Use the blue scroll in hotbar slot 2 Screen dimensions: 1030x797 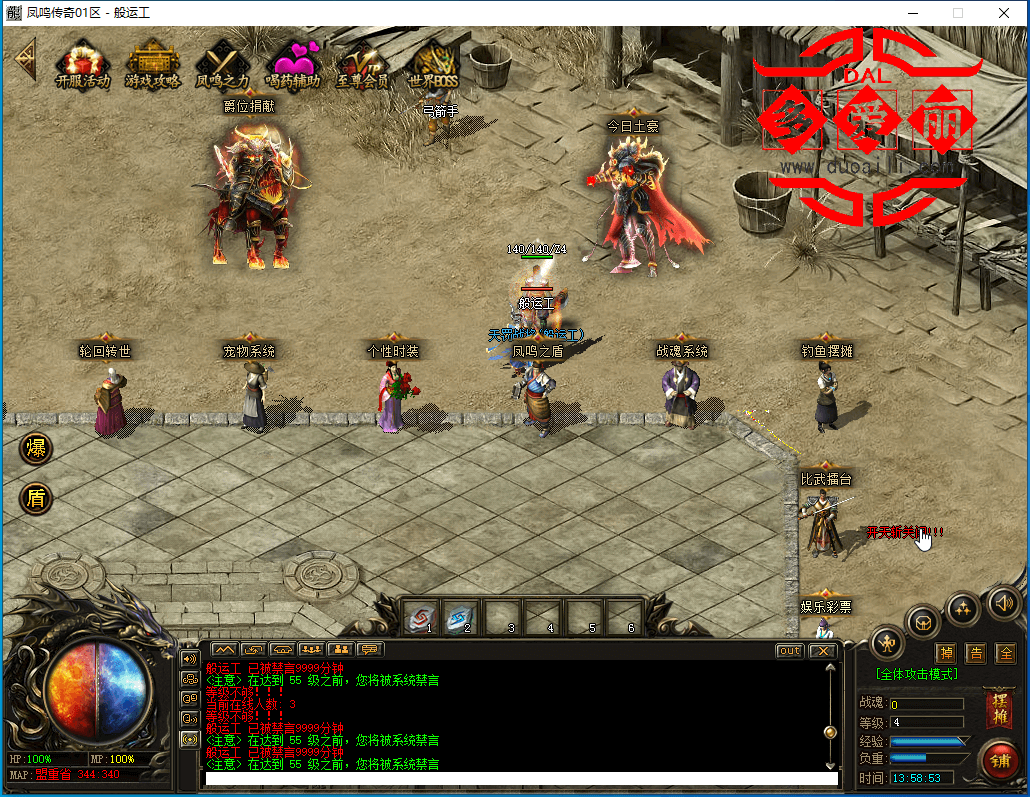pyautogui.click(x=462, y=616)
